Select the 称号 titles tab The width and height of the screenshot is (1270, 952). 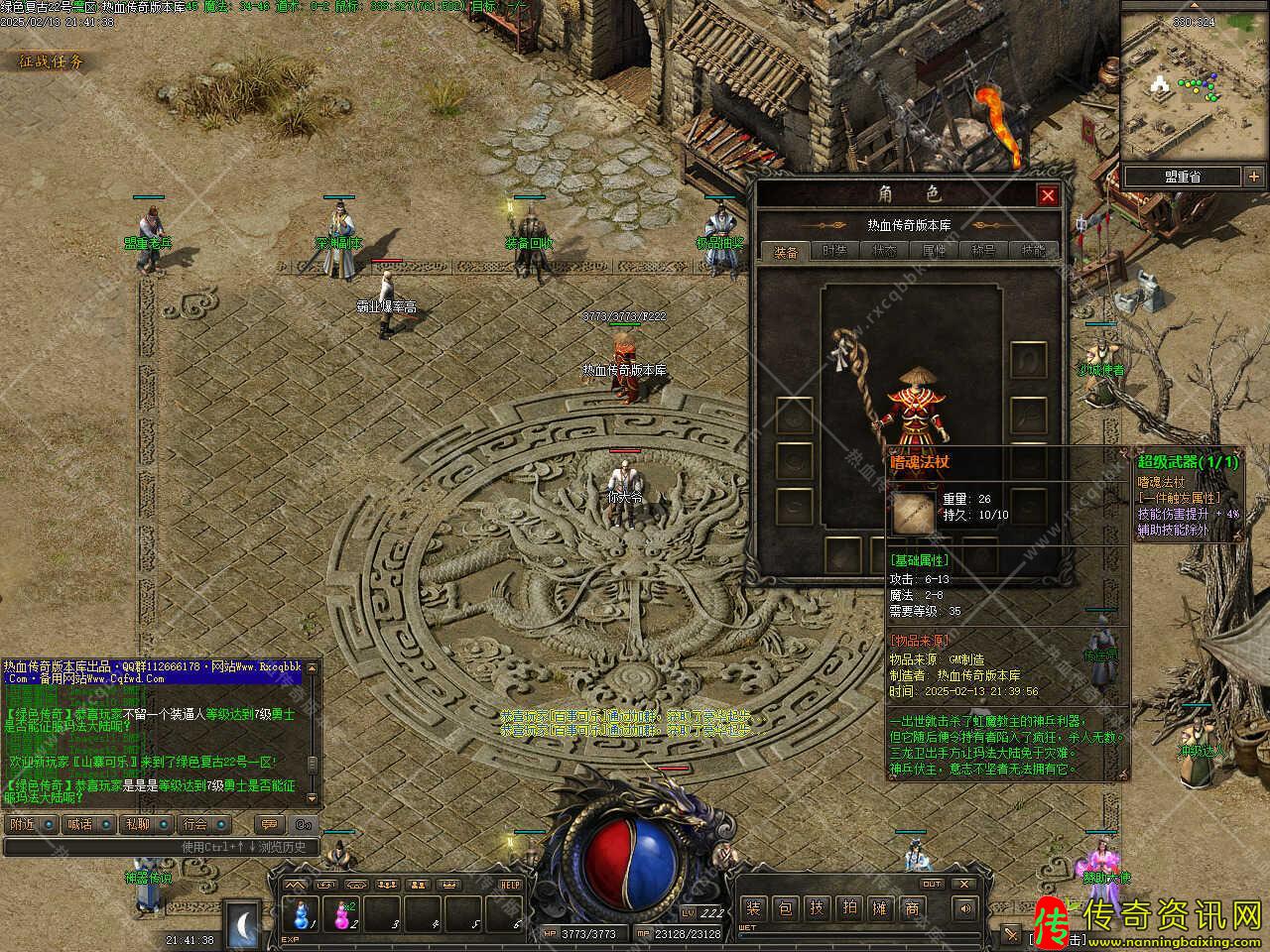[983, 251]
